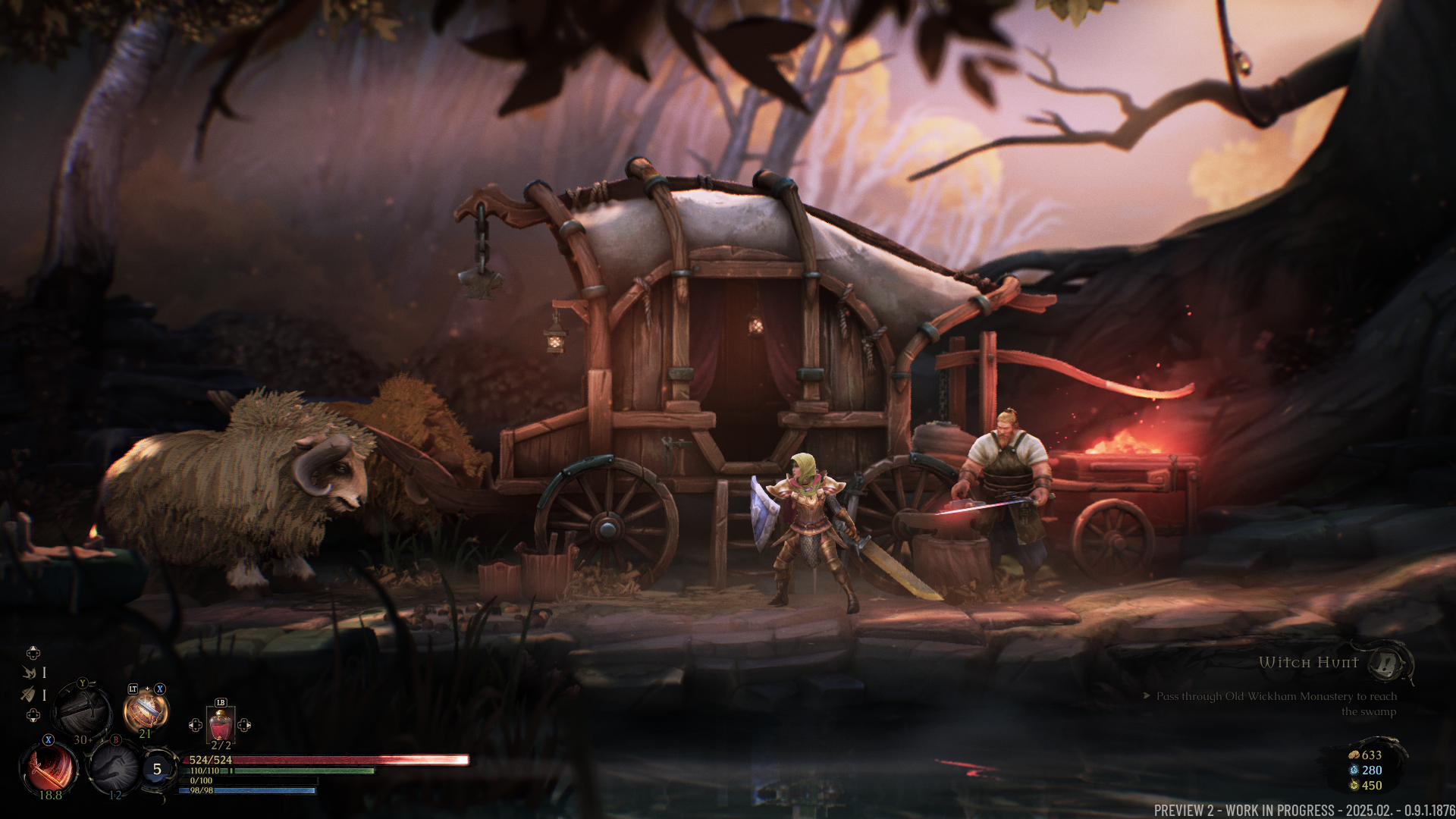The image size is (1456, 819).
Task: Use the grey hand ability icon
Action: click(x=114, y=767)
